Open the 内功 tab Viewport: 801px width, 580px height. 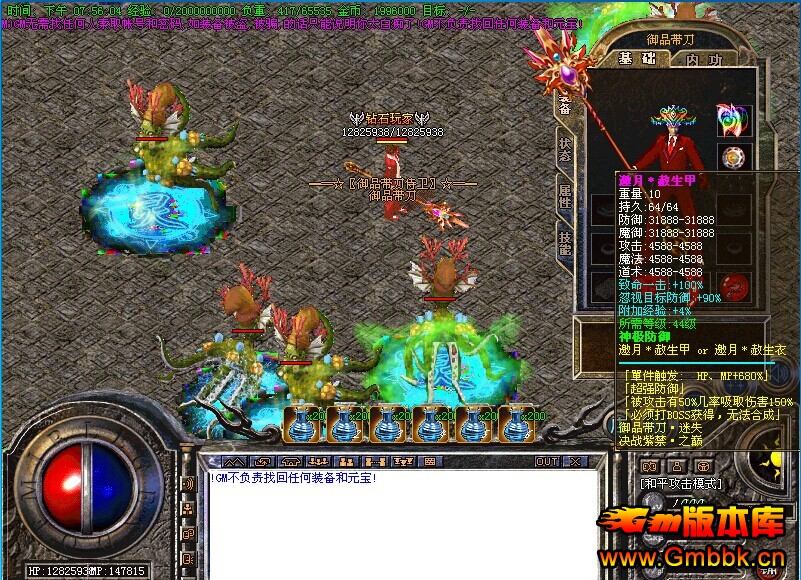pyautogui.click(x=703, y=59)
